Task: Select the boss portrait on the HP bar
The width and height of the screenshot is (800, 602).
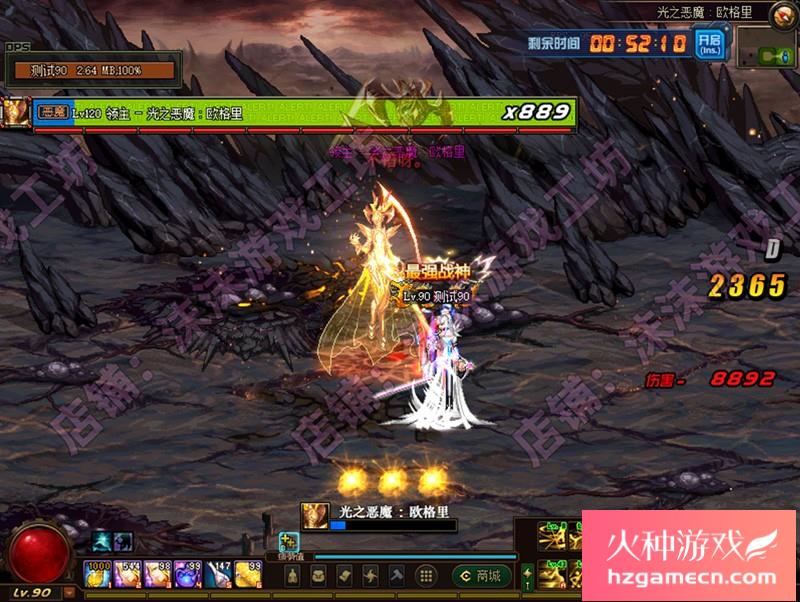Action: click(16, 112)
